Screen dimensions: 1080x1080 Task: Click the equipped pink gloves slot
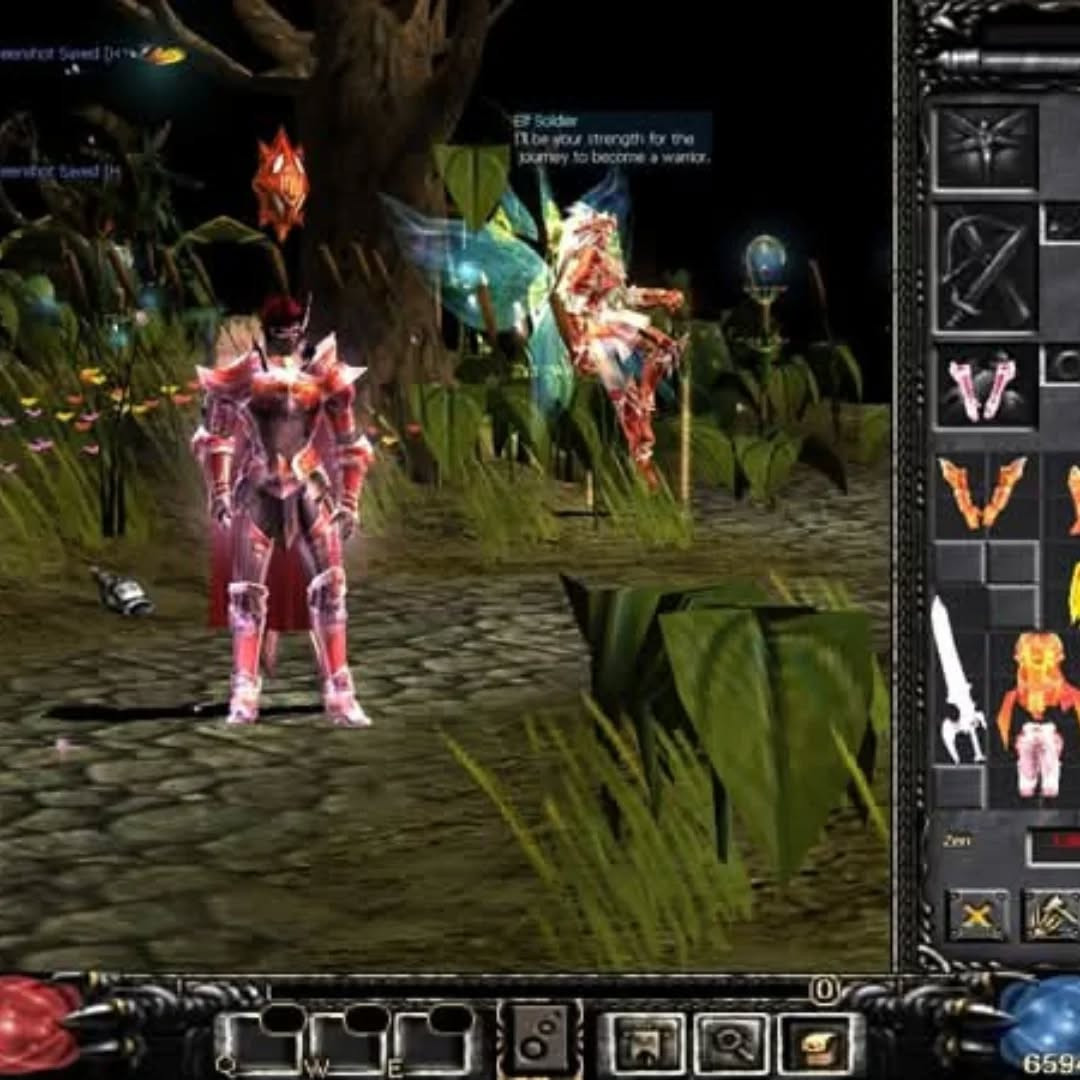tap(985, 386)
